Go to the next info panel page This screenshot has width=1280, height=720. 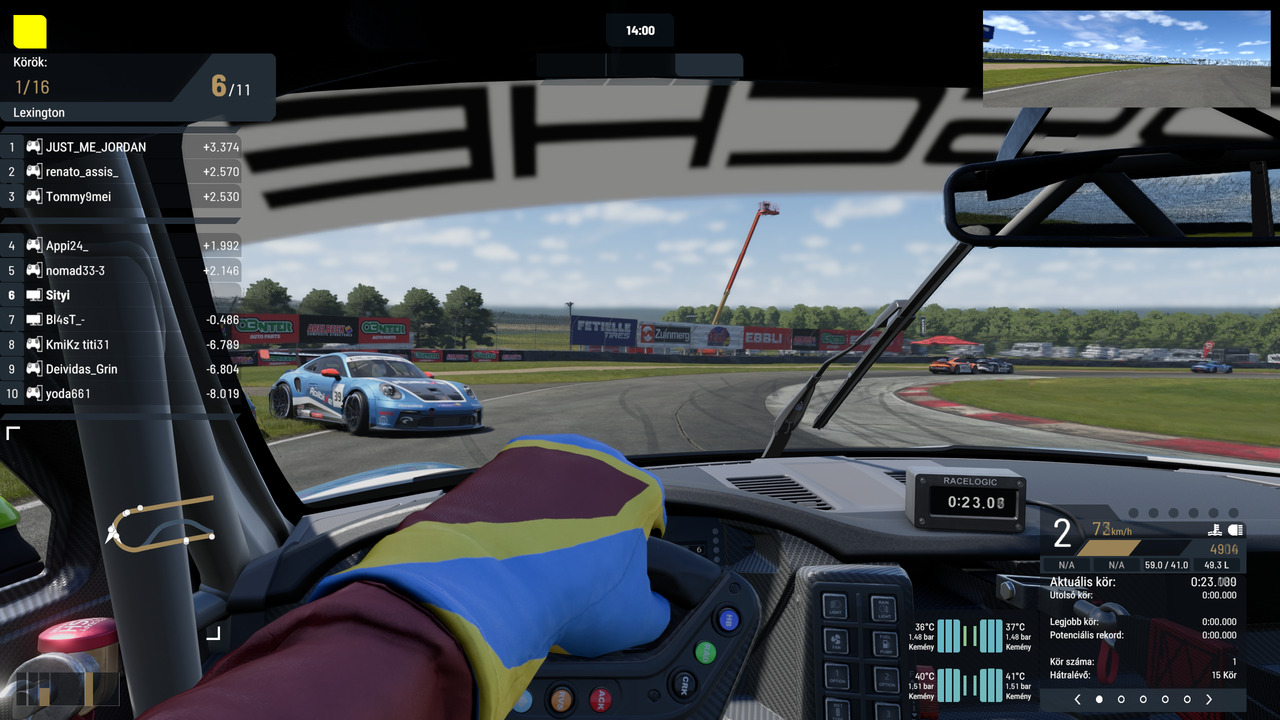1209,700
